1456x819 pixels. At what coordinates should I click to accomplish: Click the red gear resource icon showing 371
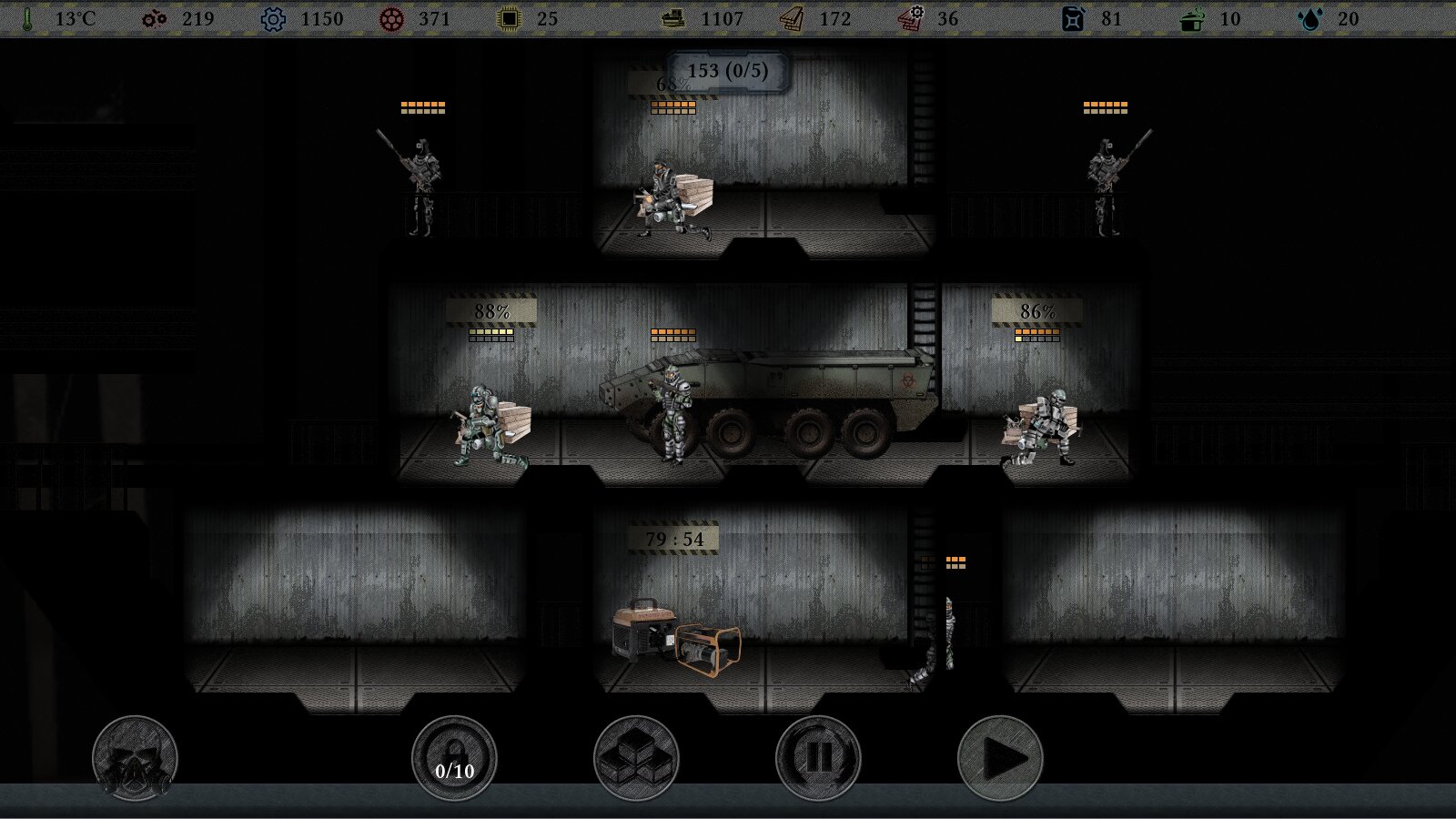click(x=391, y=17)
